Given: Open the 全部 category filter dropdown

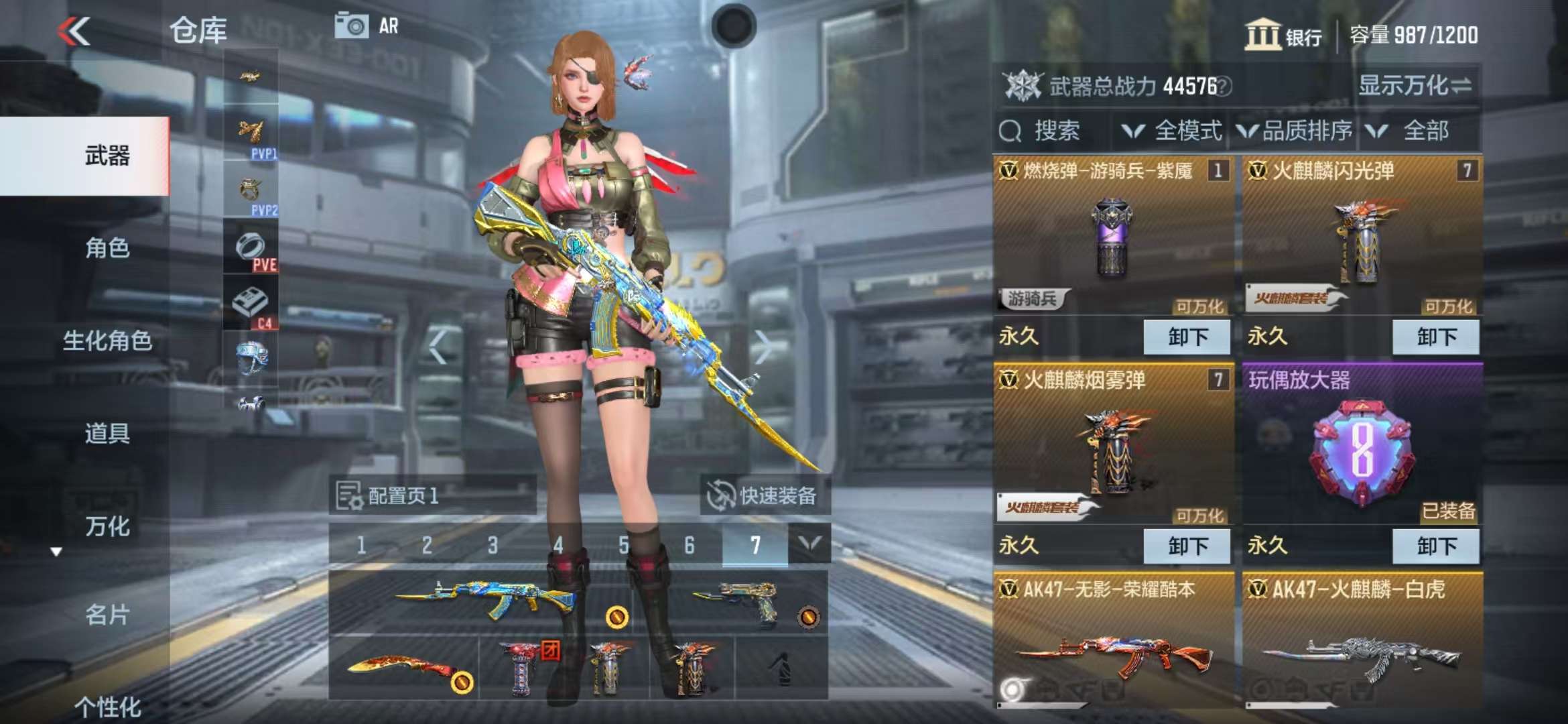Looking at the screenshot, I should tap(1414, 131).
